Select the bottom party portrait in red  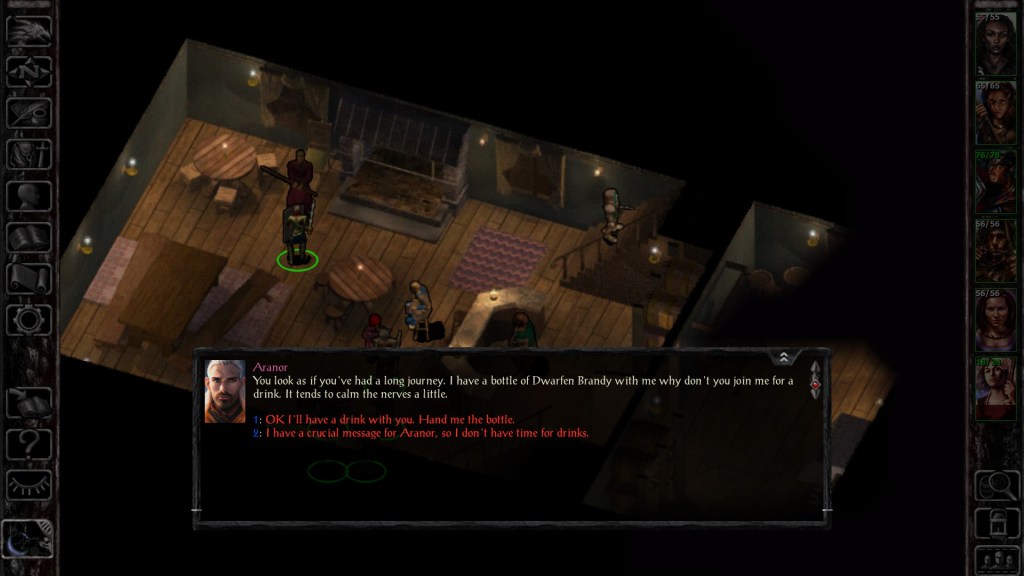996,390
